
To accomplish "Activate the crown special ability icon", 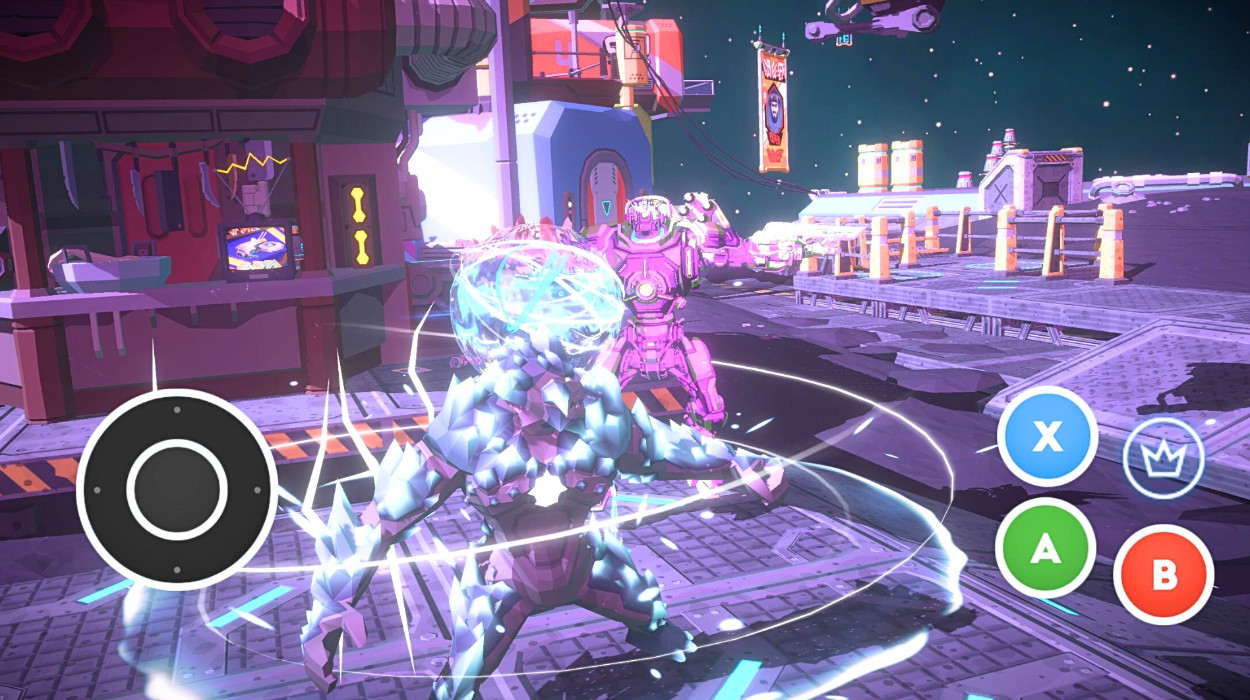I will point(1163,460).
